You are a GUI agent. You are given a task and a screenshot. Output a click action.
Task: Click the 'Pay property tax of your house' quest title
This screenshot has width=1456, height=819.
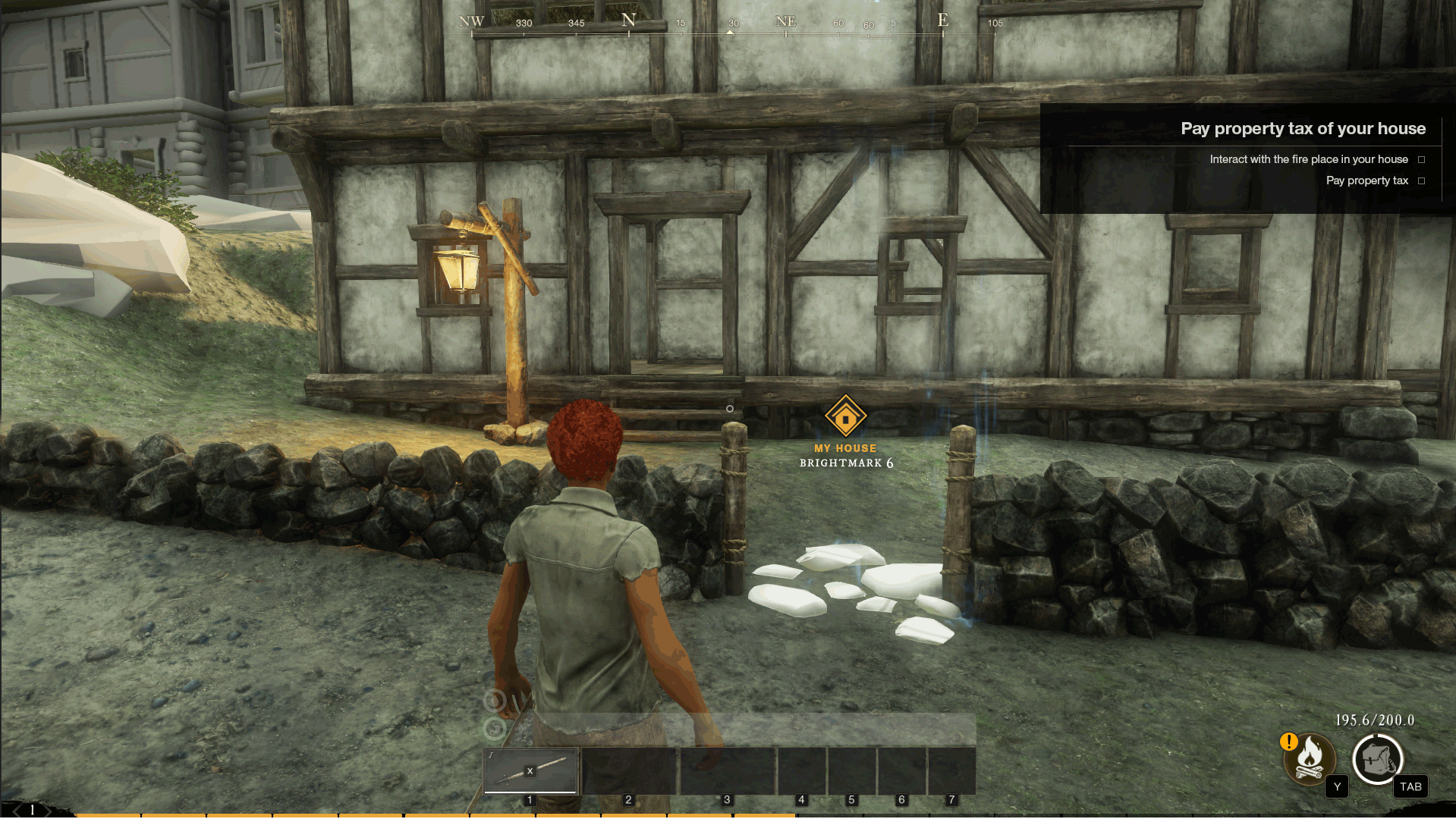(1303, 129)
